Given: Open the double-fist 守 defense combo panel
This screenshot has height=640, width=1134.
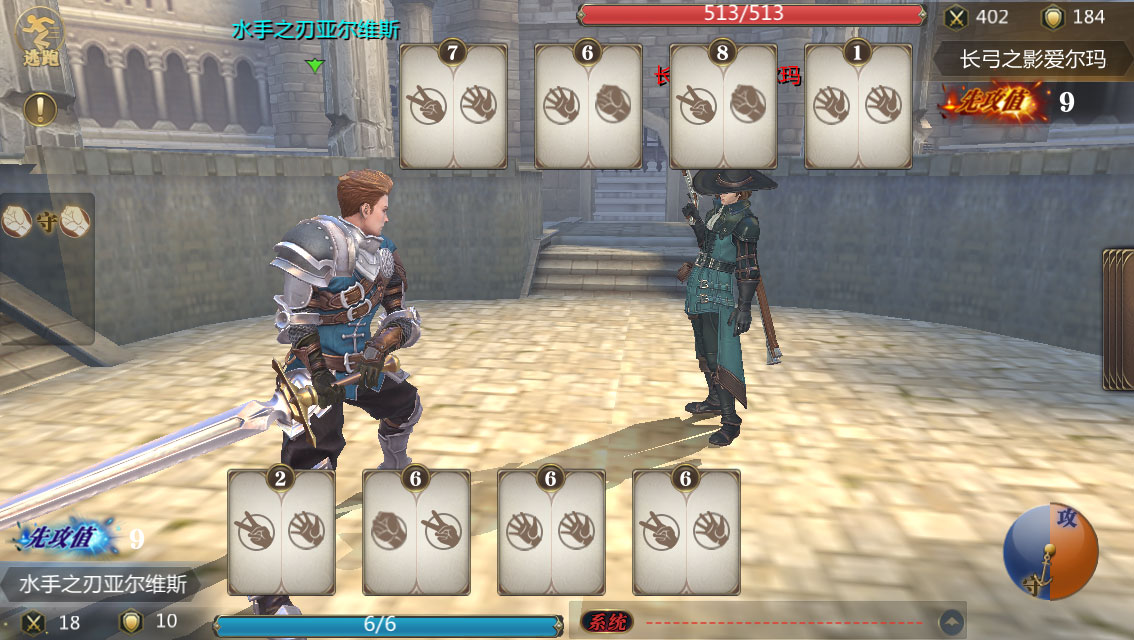Looking at the screenshot, I should (46, 223).
